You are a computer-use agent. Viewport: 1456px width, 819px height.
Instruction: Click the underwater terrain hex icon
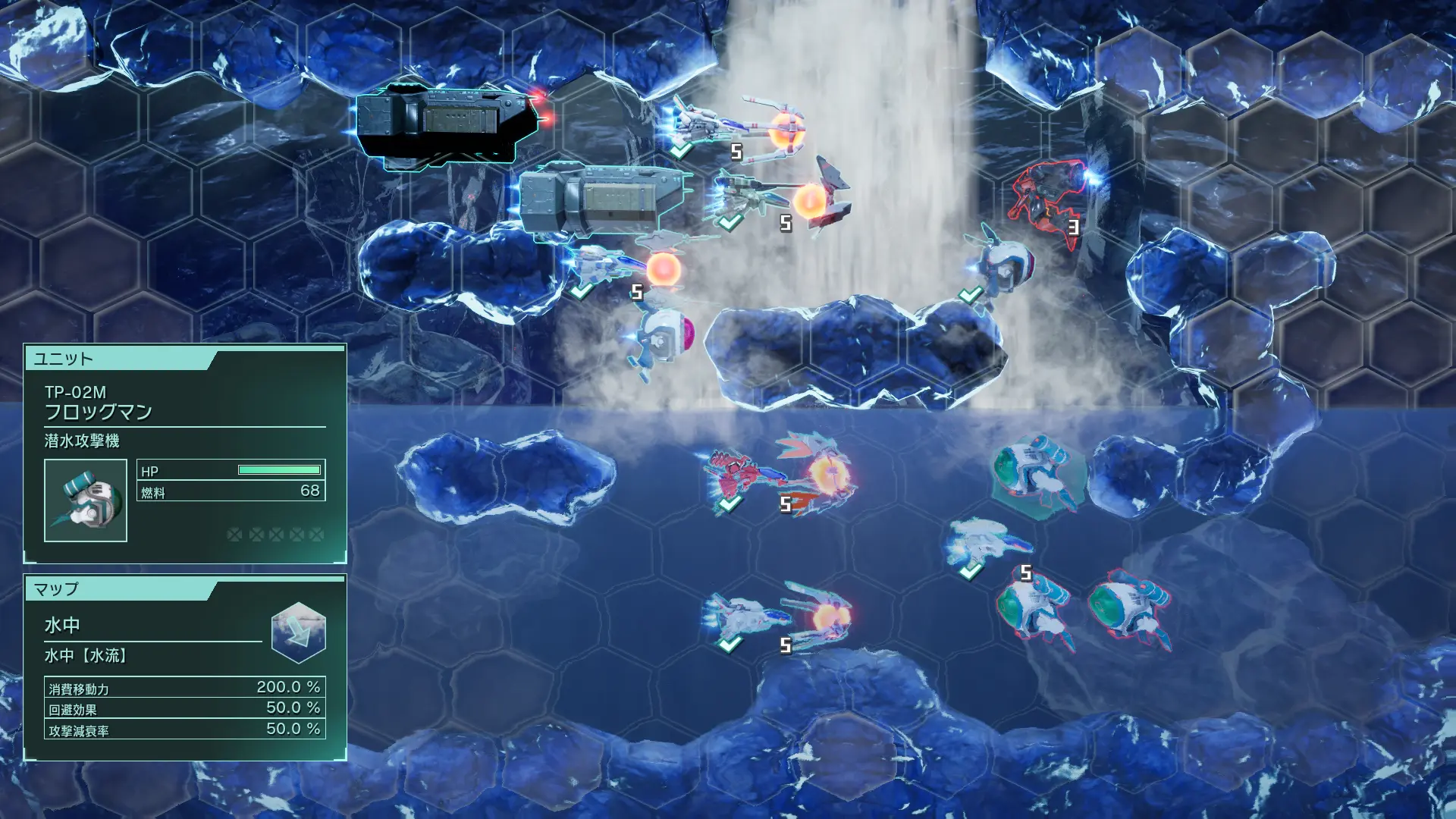(298, 632)
